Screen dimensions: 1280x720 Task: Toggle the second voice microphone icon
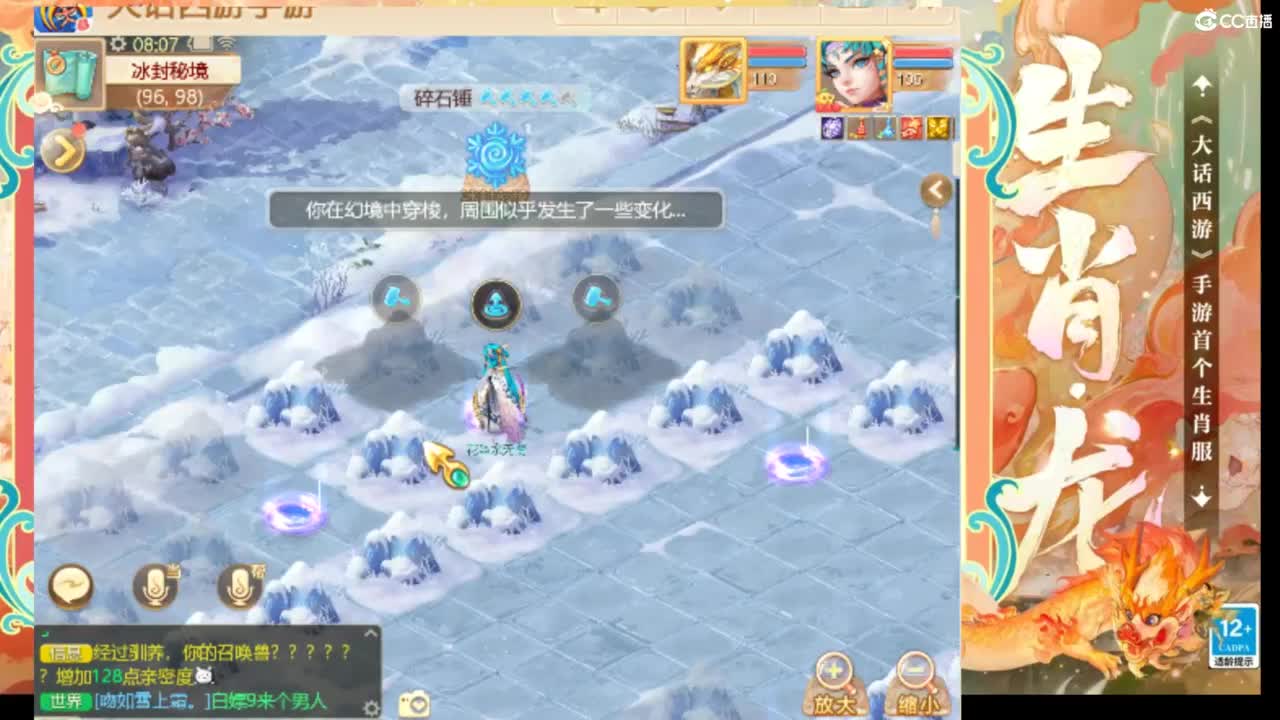tap(238, 588)
